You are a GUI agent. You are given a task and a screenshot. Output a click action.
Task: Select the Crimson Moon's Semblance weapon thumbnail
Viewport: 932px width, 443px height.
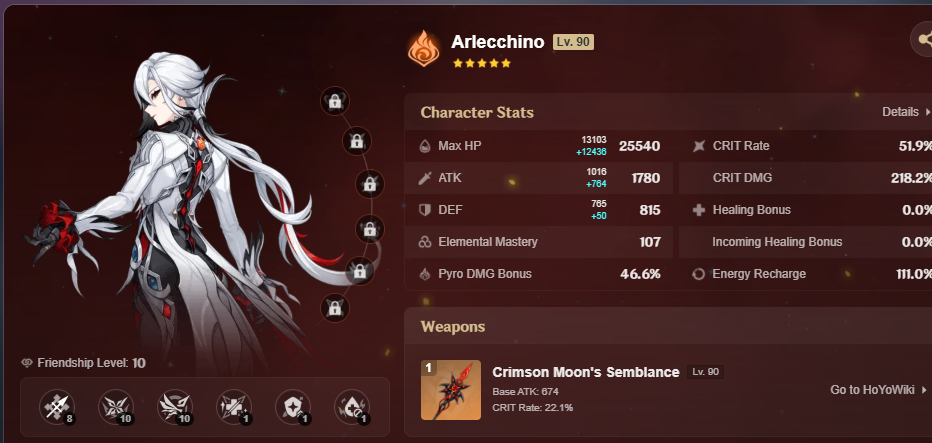pyautogui.click(x=451, y=390)
